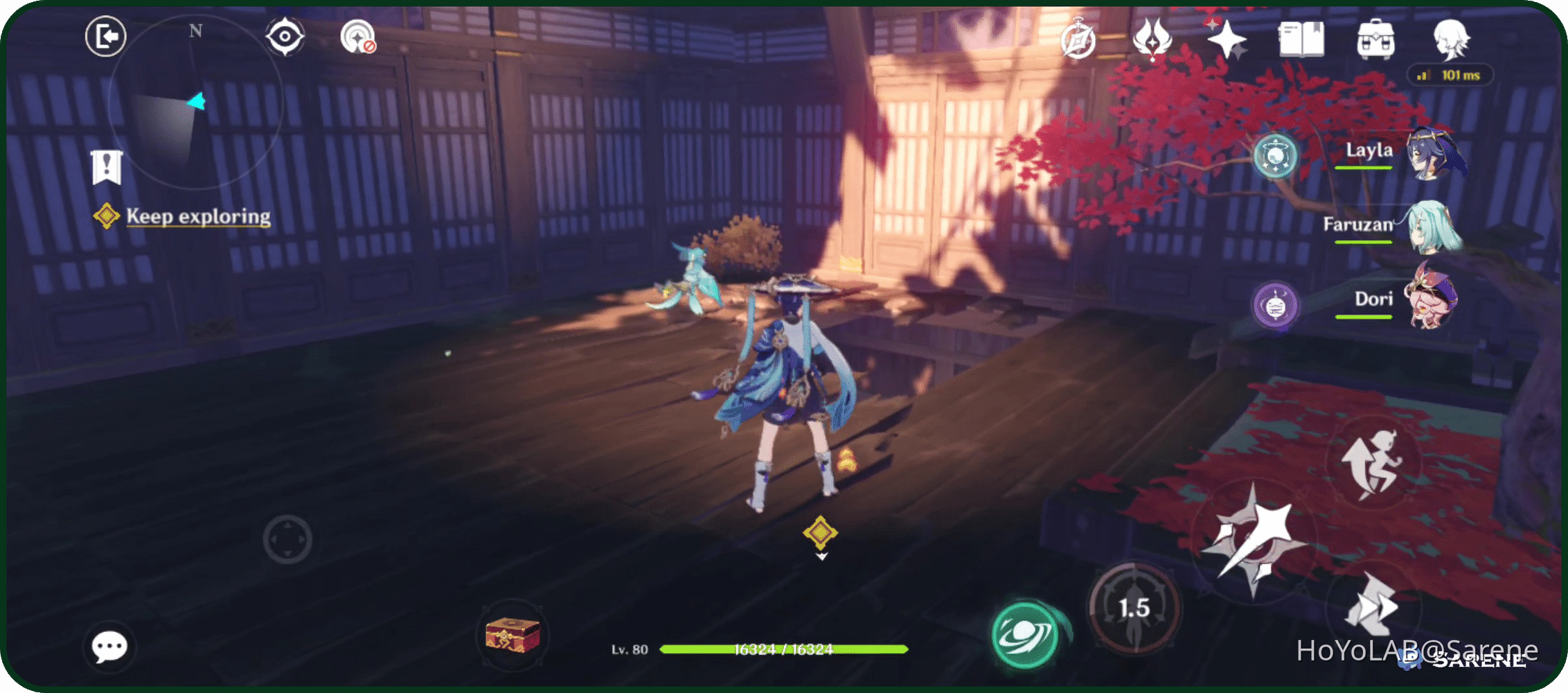
Task: Open the Character screen via avatar icon
Action: pyautogui.click(x=1453, y=40)
